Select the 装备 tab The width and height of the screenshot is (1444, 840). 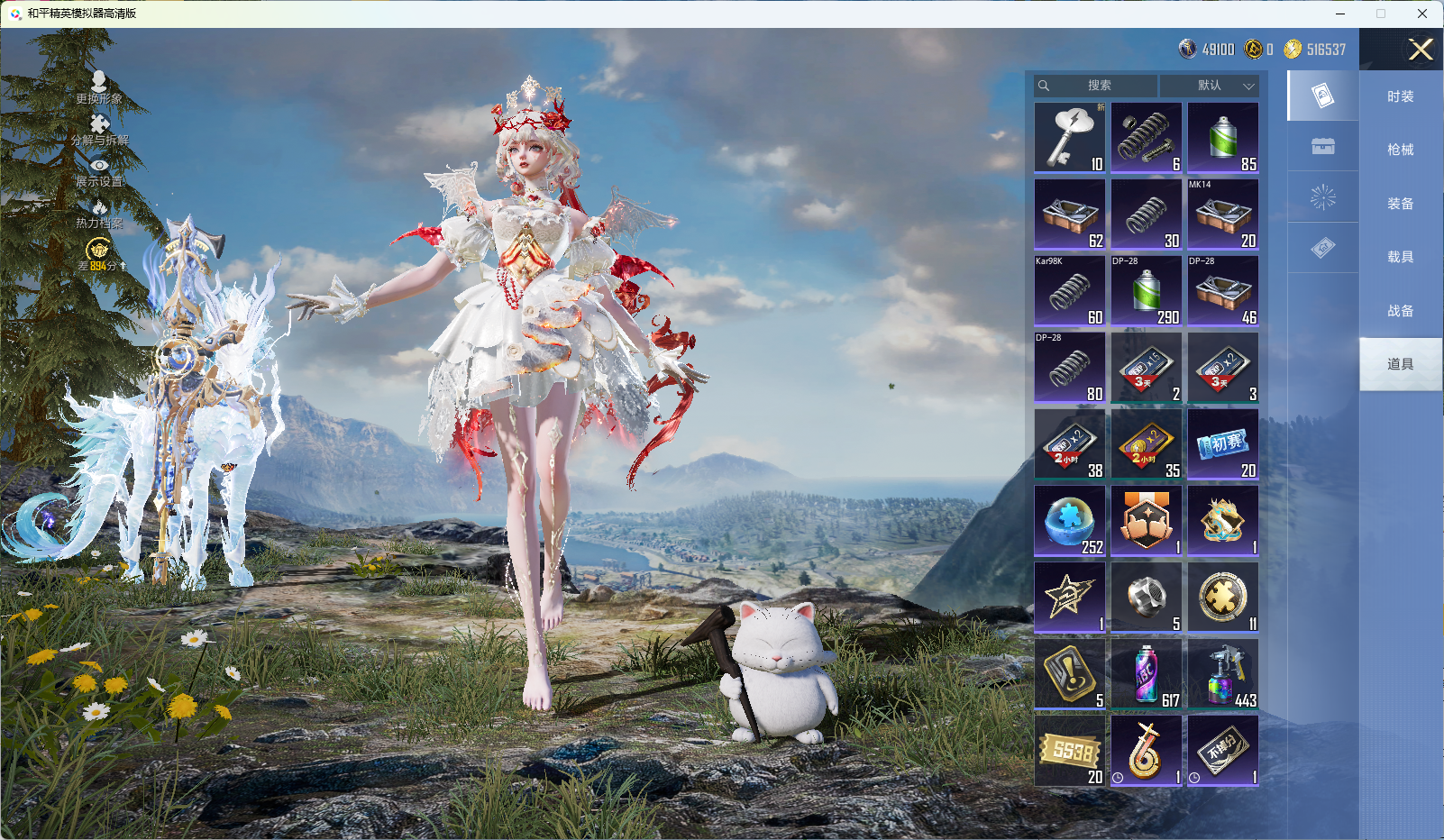[x=1400, y=204]
